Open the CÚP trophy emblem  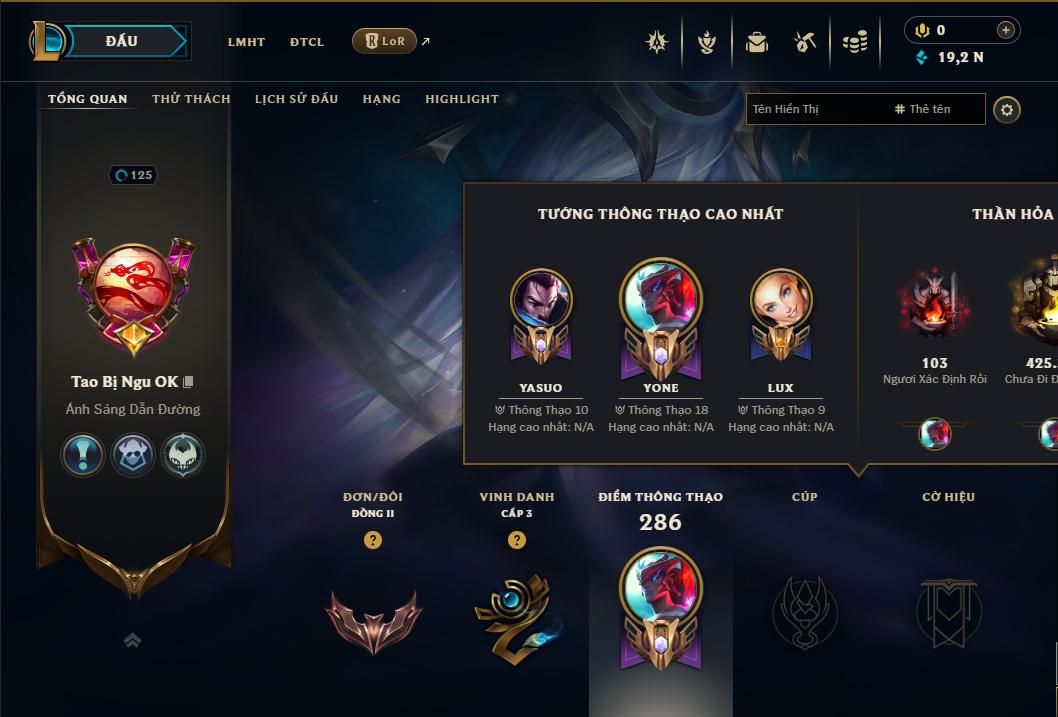click(805, 610)
